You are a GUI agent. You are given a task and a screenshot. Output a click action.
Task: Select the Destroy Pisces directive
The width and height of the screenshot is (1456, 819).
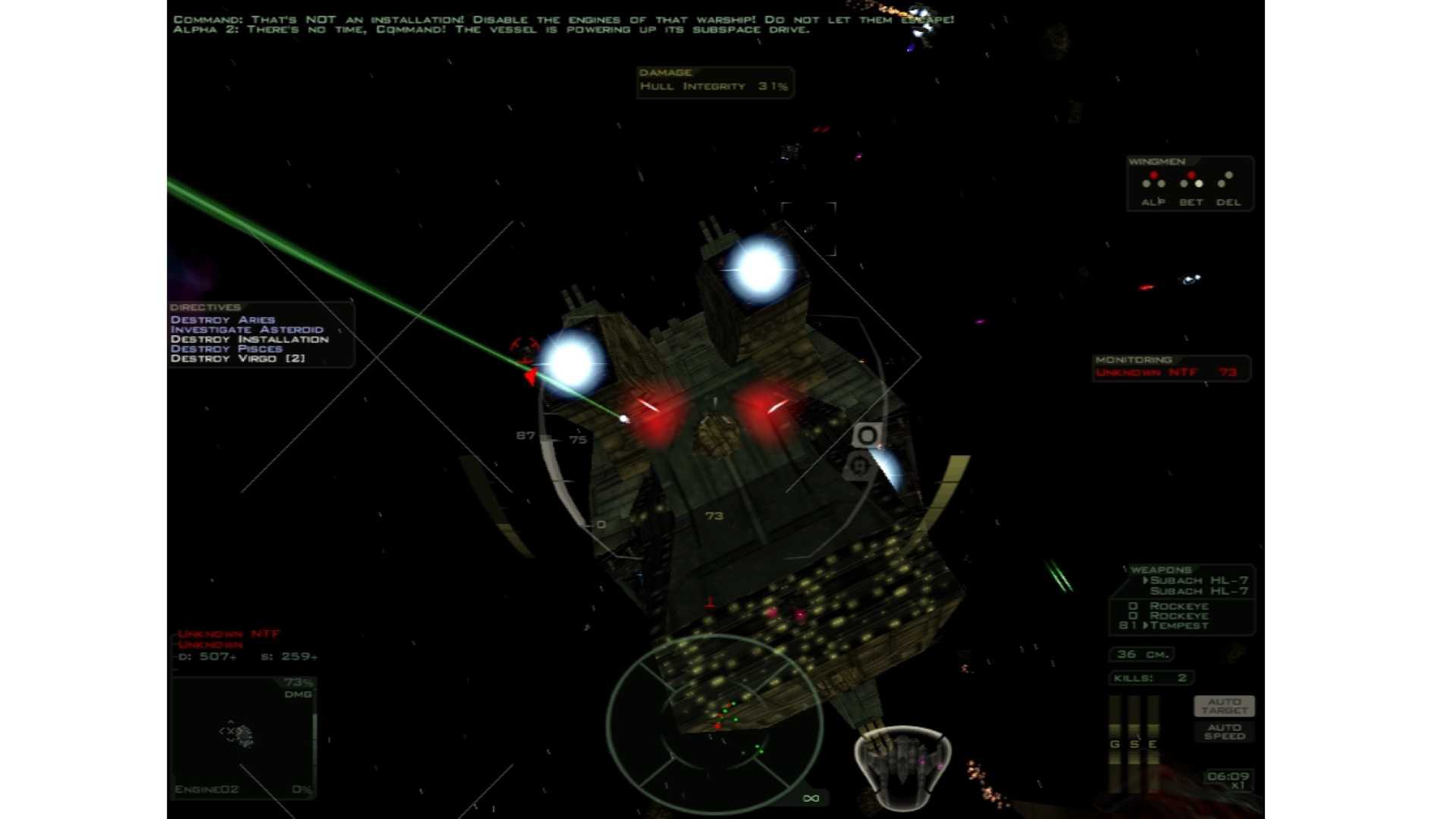coord(227,349)
